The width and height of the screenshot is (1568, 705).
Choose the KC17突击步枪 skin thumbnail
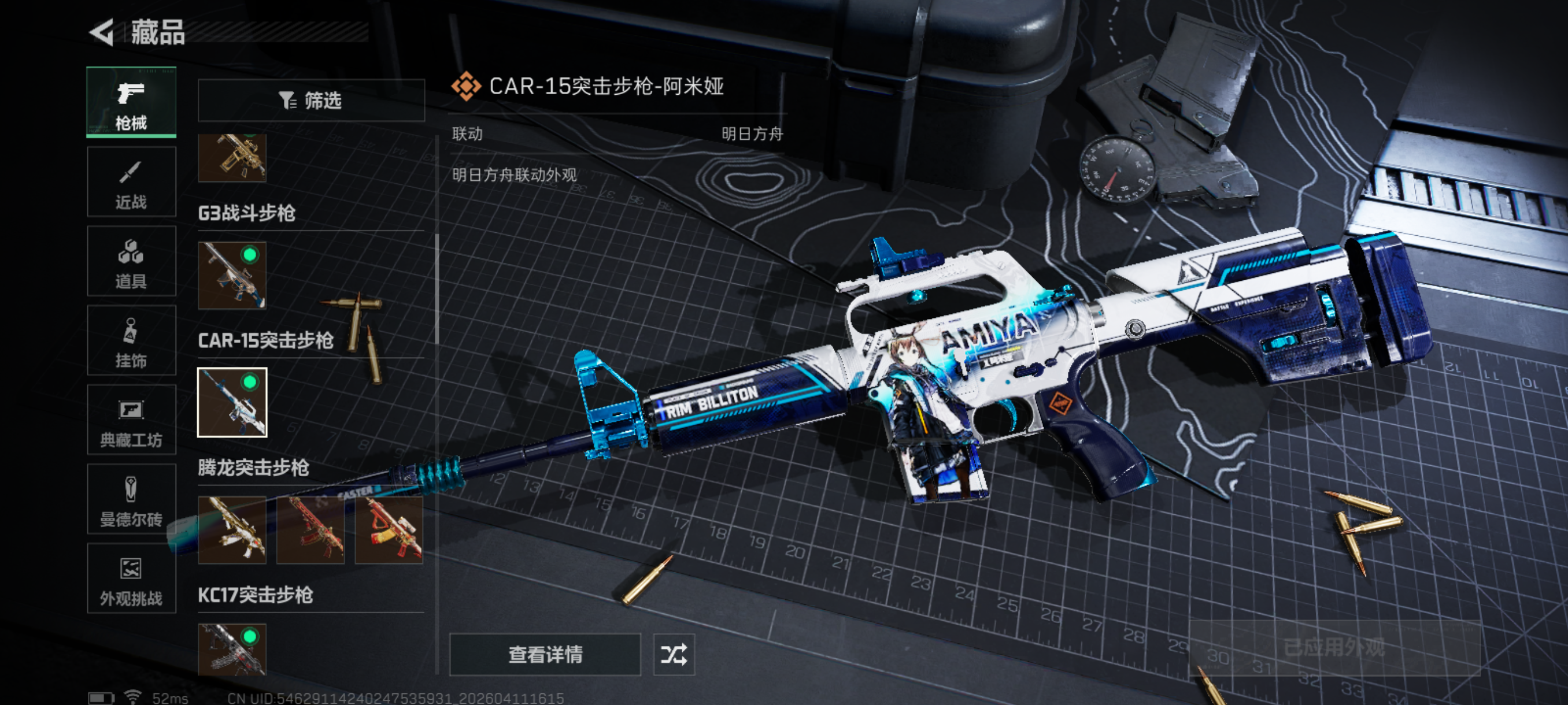point(232,649)
